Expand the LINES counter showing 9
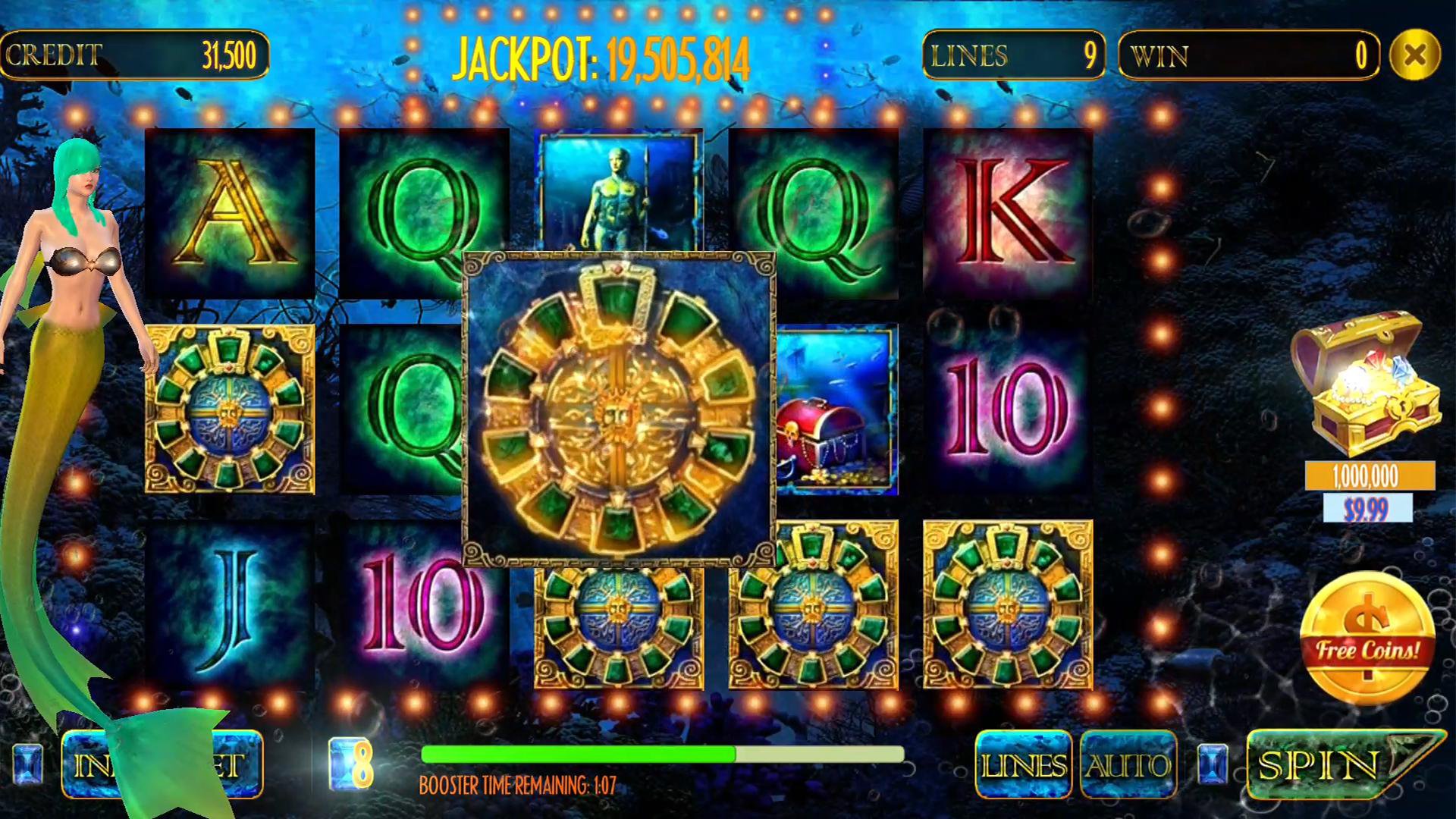Image resolution: width=1456 pixels, height=819 pixels. pos(1012,57)
